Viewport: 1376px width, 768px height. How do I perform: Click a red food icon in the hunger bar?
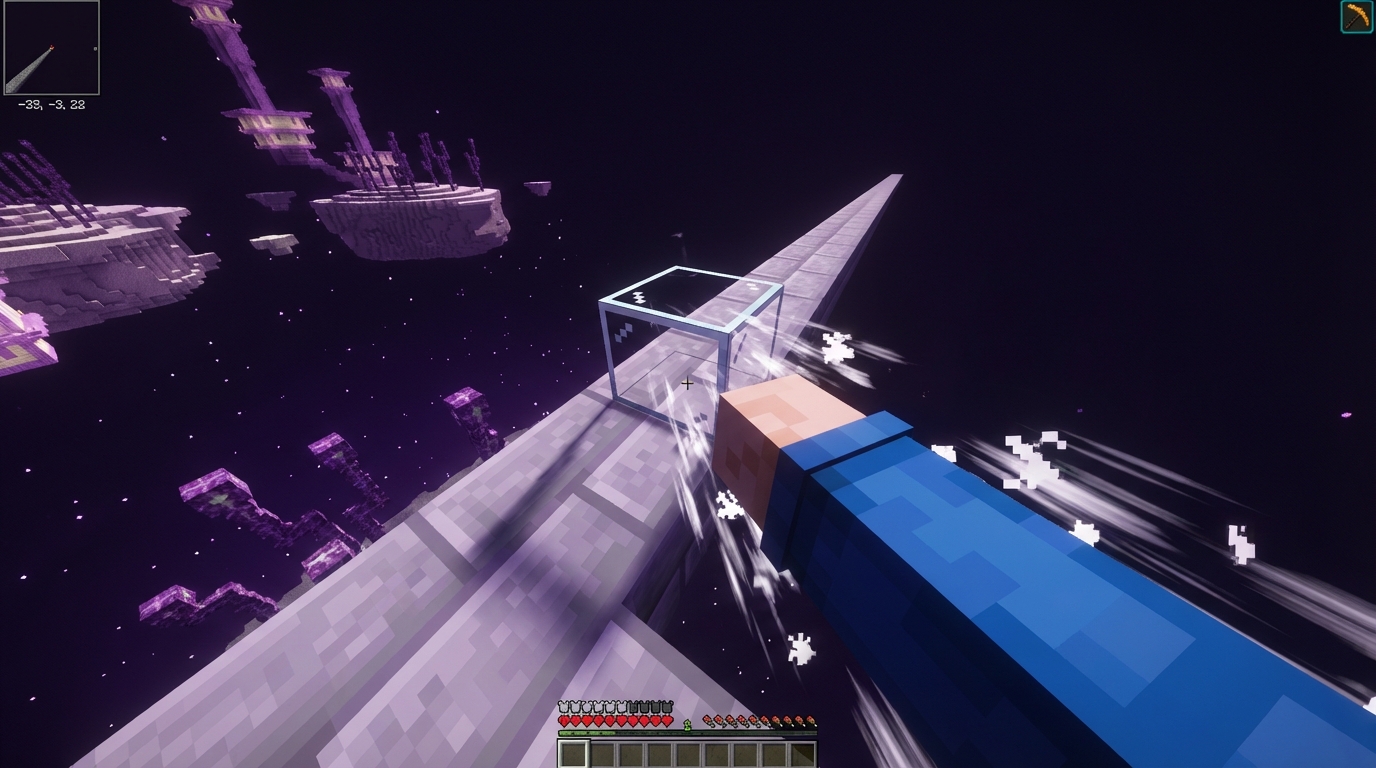click(707, 719)
